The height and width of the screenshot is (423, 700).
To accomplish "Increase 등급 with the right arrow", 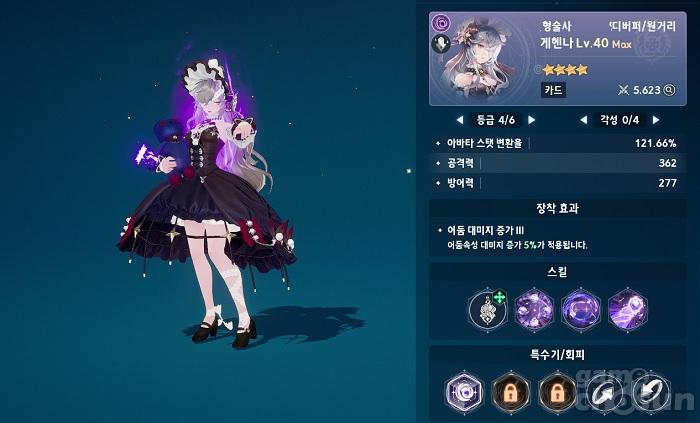I will 532,120.
